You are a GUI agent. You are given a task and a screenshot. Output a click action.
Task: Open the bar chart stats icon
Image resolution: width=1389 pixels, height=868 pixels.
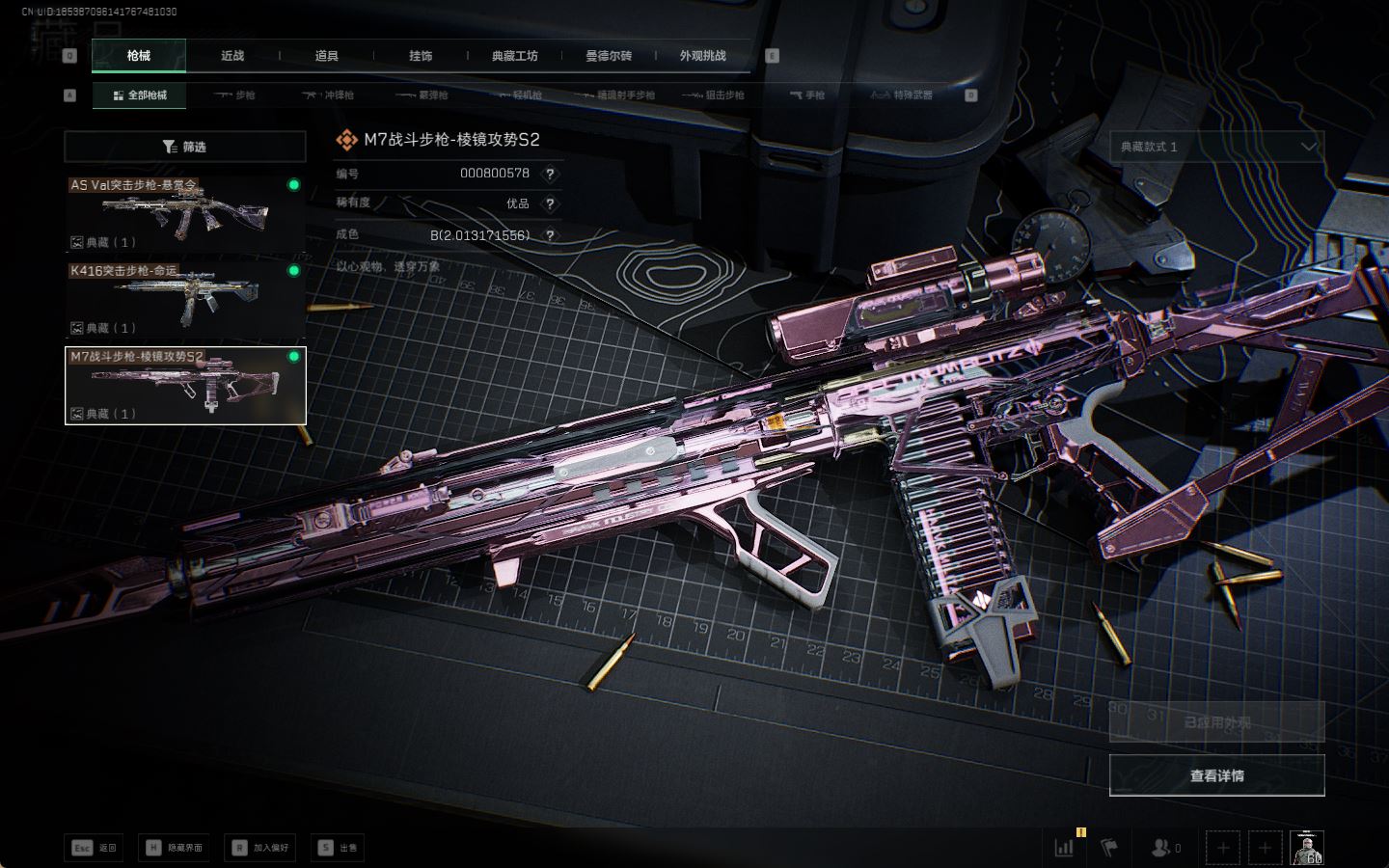(x=1064, y=848)
